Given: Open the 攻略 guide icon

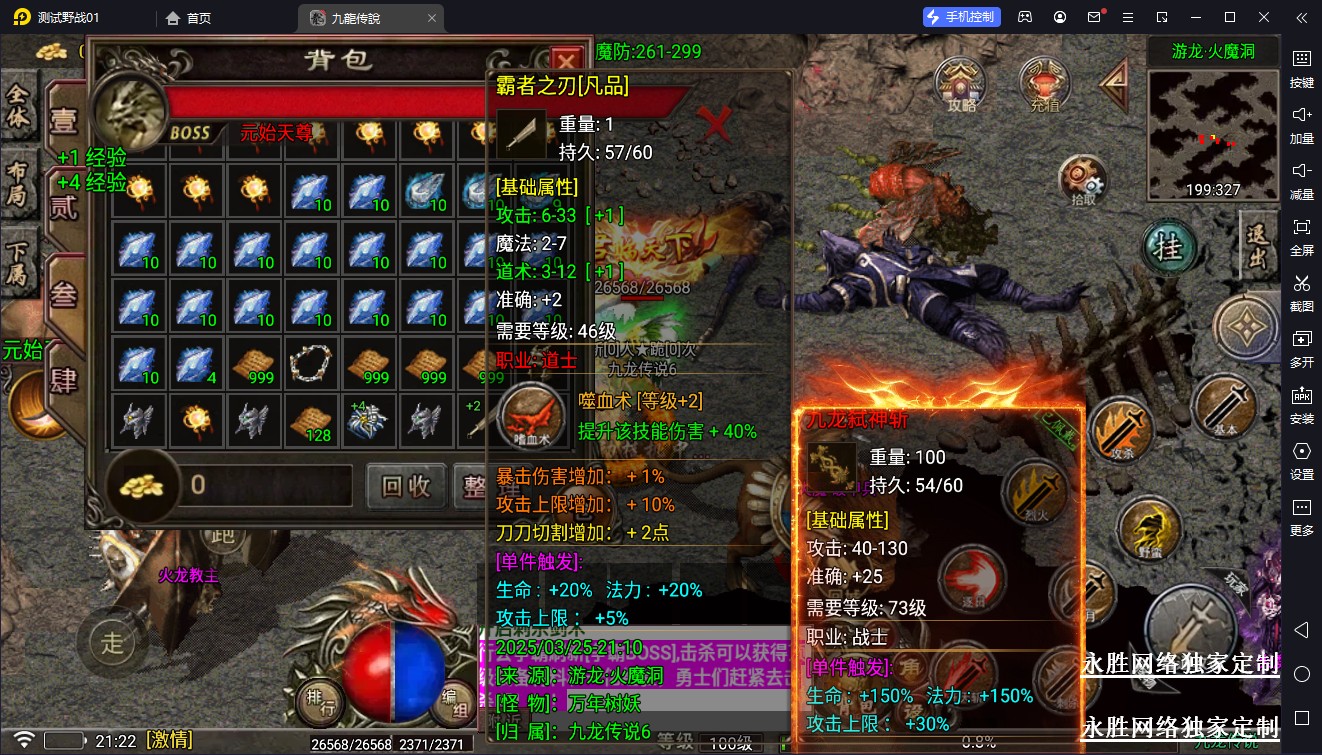Looking at the screenshot, I should coord(962,83).
